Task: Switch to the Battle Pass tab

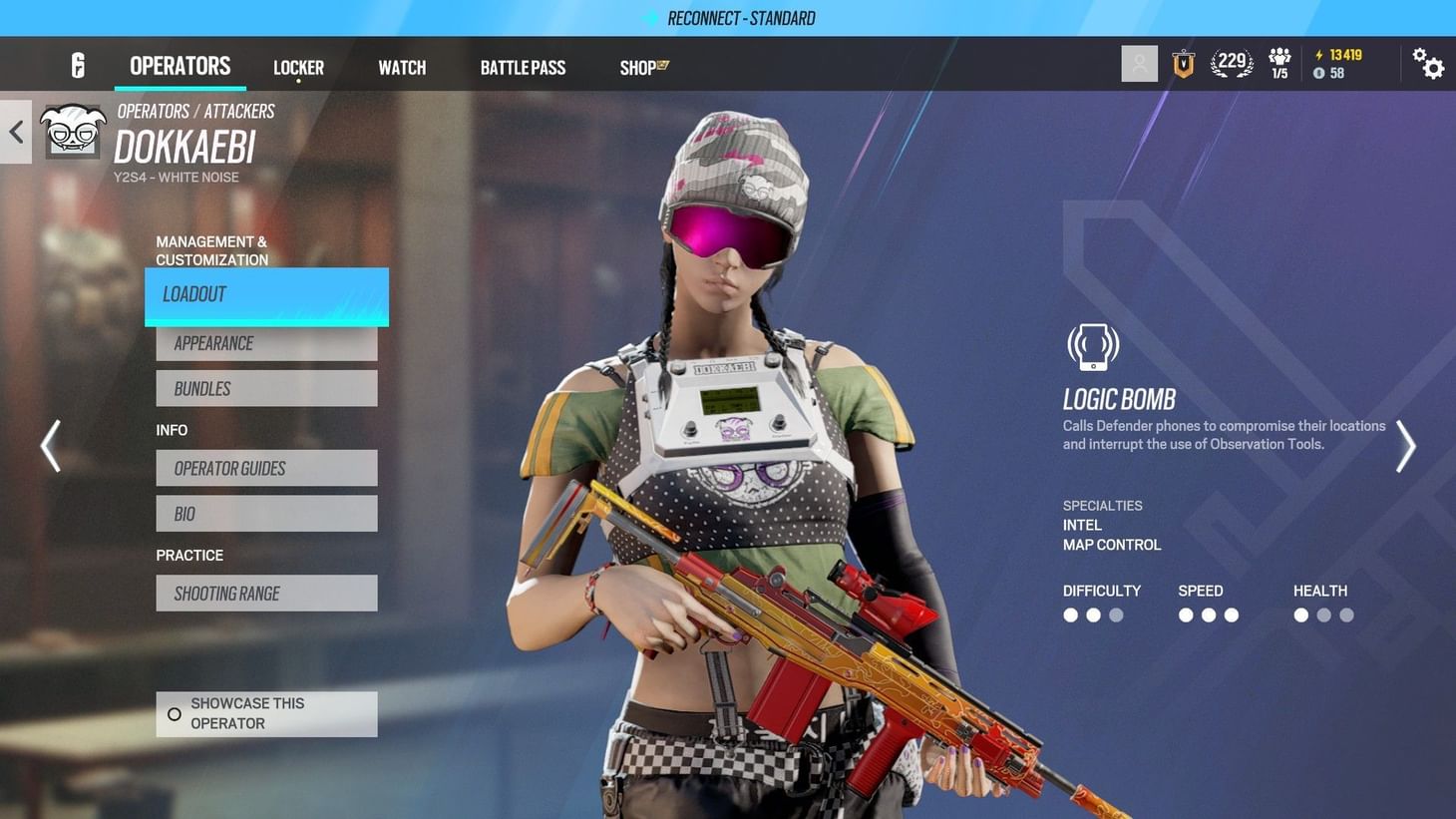Action: coord(523,67)
